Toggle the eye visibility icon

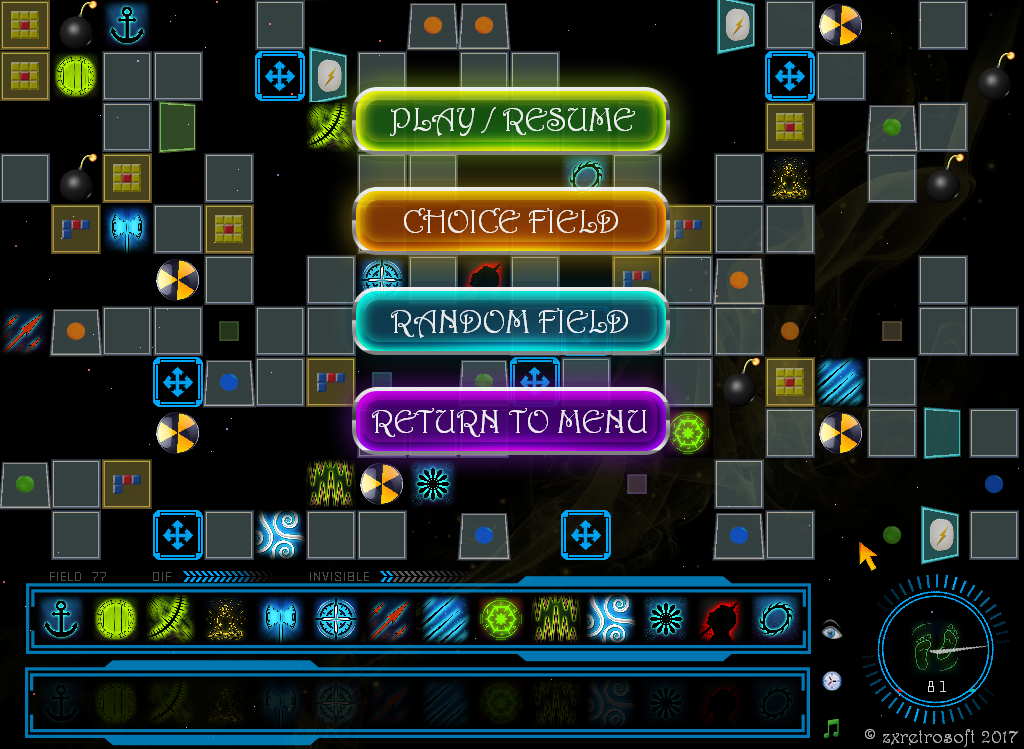coord(832,630)
